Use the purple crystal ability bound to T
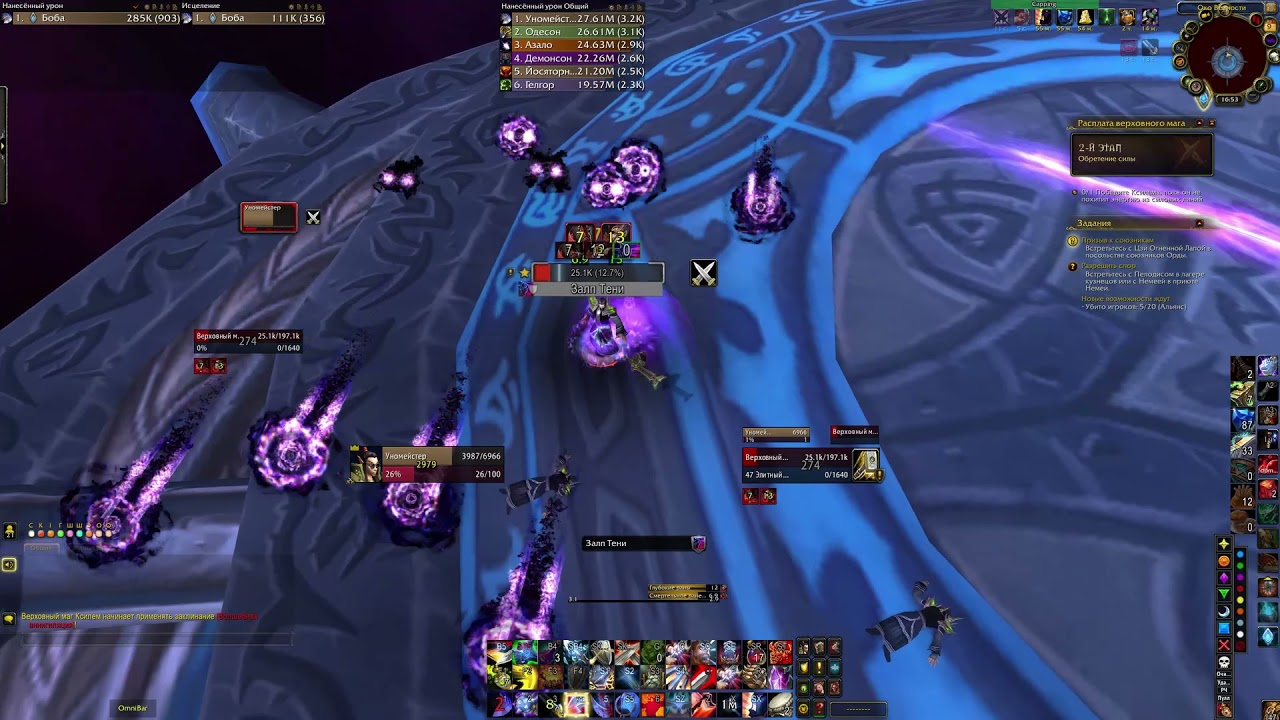1280x720 pixels. (x=780, y=678)
